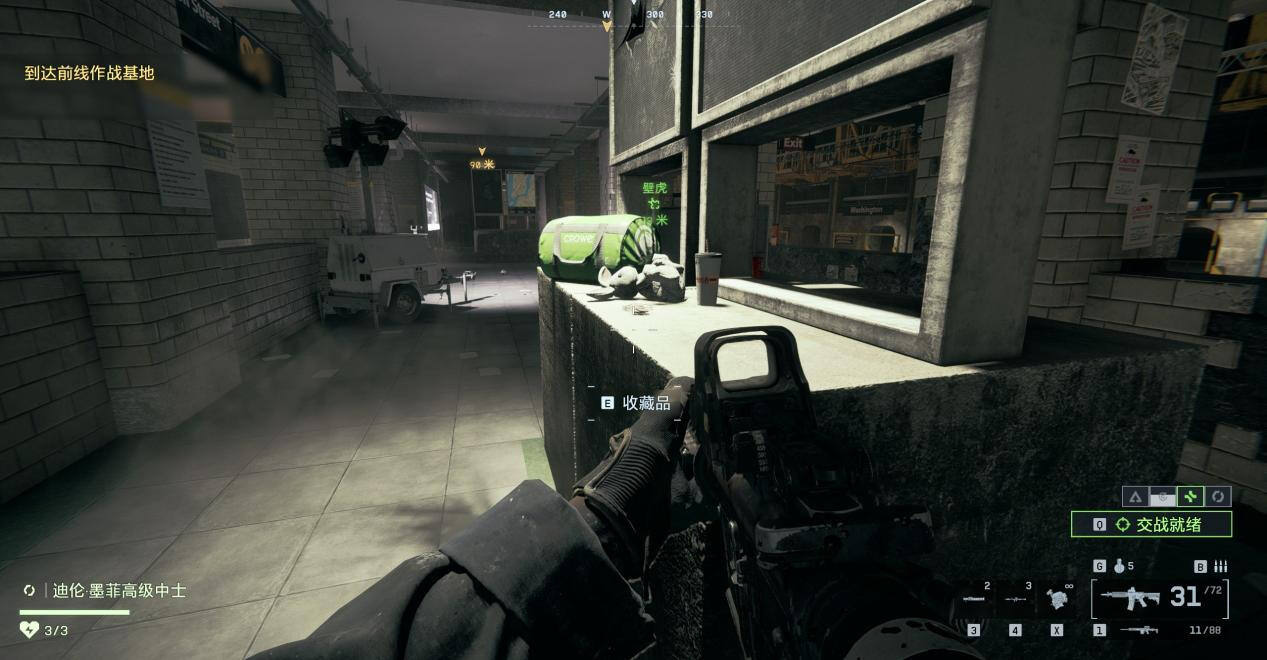This screenshot has width=1267, height=660.
Task: Select the 交战就绪 squad order
Action: pyautogui.click(x=1151, y=524)
